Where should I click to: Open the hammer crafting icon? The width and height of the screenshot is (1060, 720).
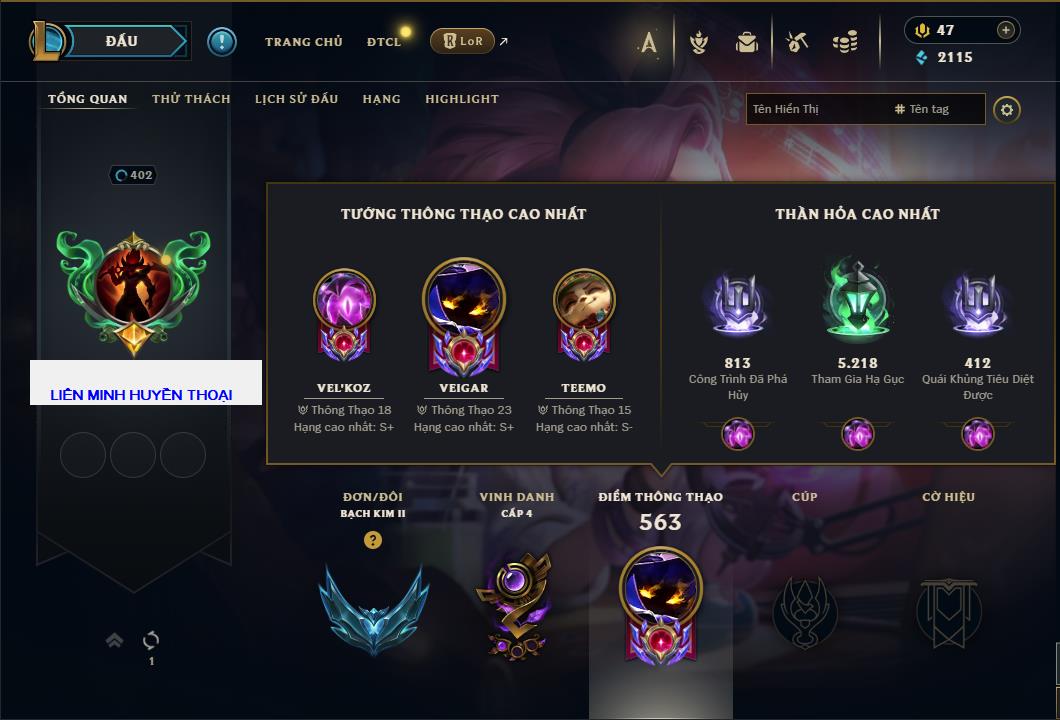[796, 42]
